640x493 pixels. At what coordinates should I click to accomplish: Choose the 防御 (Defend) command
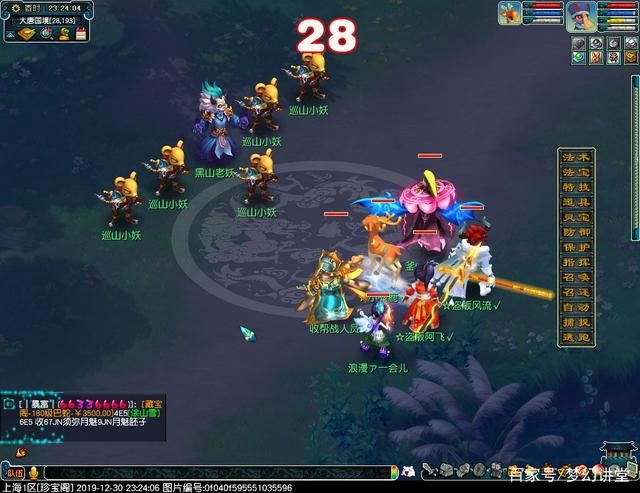tap(577, 234)
